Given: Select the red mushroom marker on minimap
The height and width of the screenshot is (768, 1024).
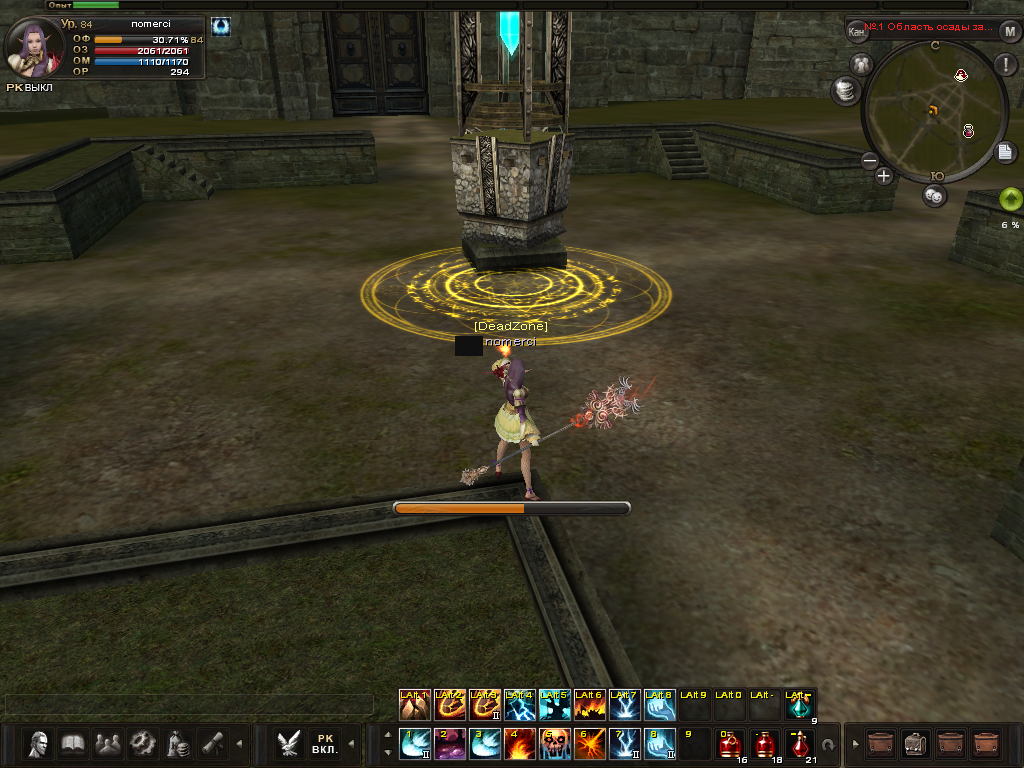Looking at the screenshot, I should [961, 76].
